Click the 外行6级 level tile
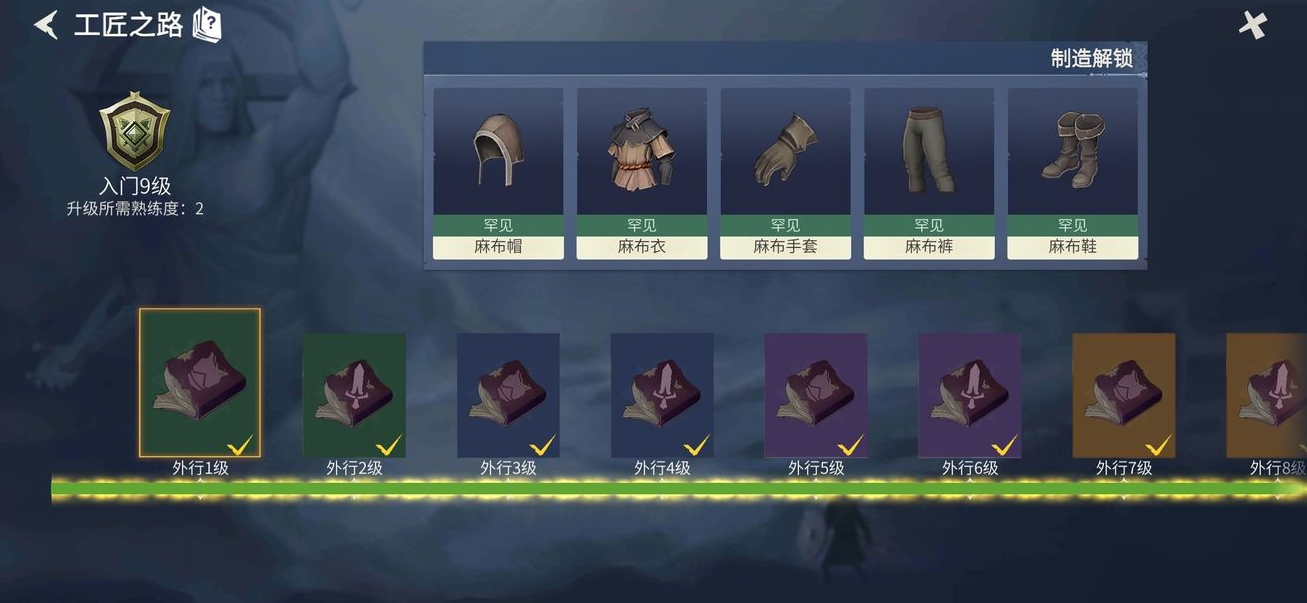The width and height of the screenshot is (1307, 603). point(970,395)
